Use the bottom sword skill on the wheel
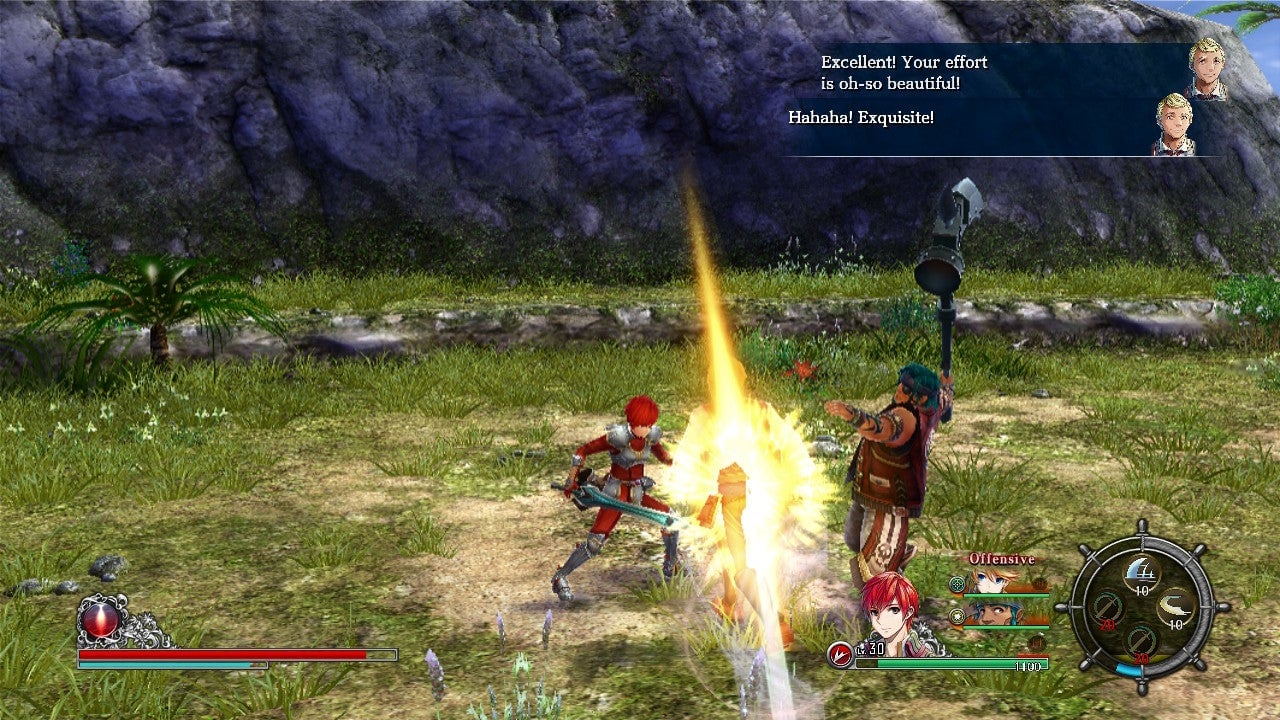The width and height of the screenshot is (1280, 720). click(x=1140, y=643)
